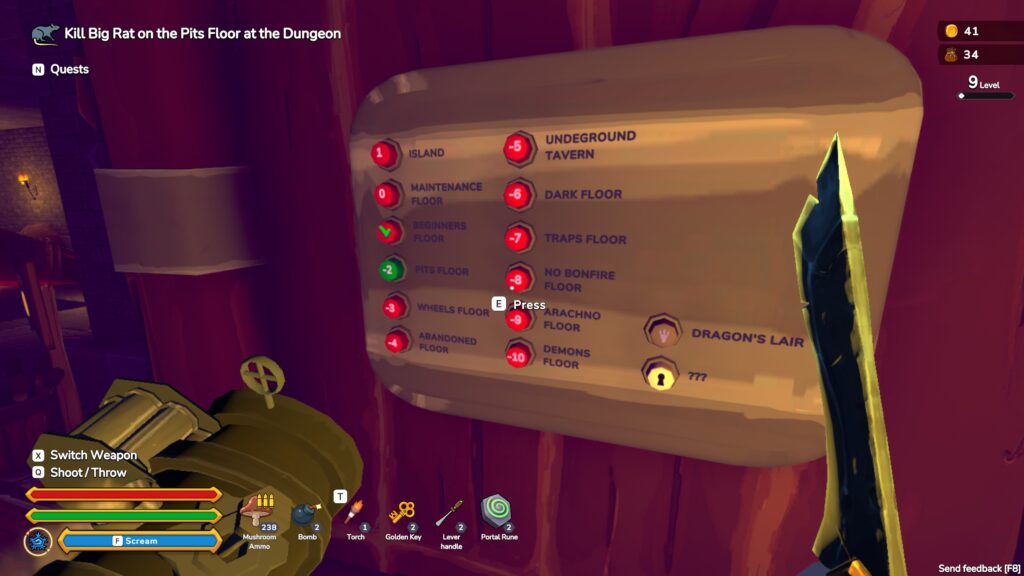Image resolution: width=1024 pixels, height=576 pixels.
Task: Activate the Scream ability
Action: [140, 541]
